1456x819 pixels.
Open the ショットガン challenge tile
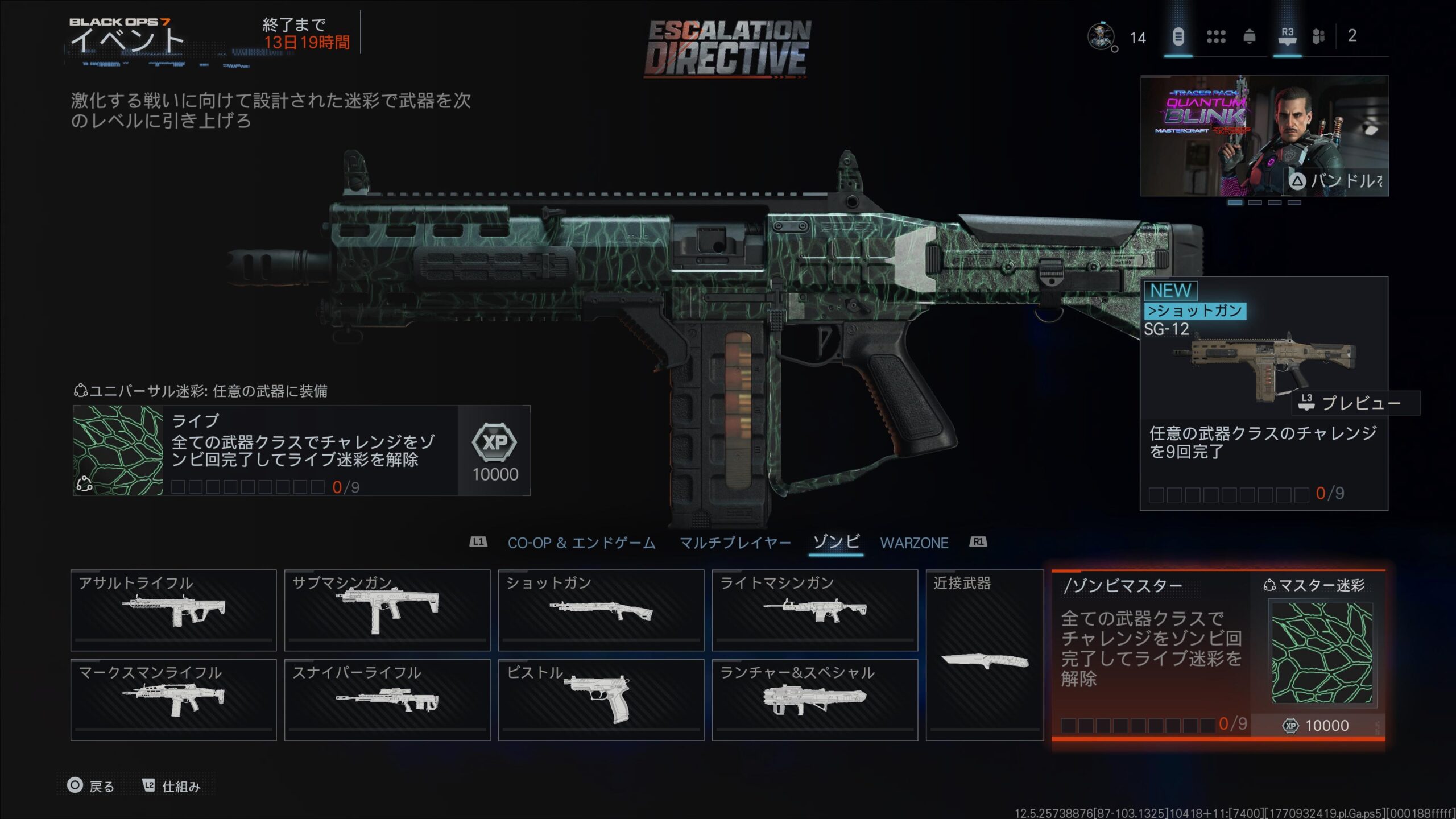point(601,610)
